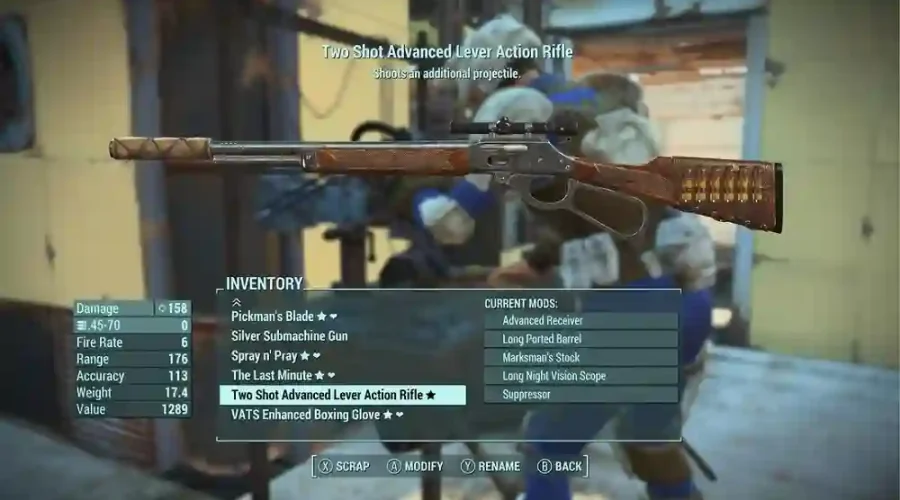Screen dimensions: 900x500
Task: Select Long Night Vision Scope mod
Action: (x=580, y=376)
